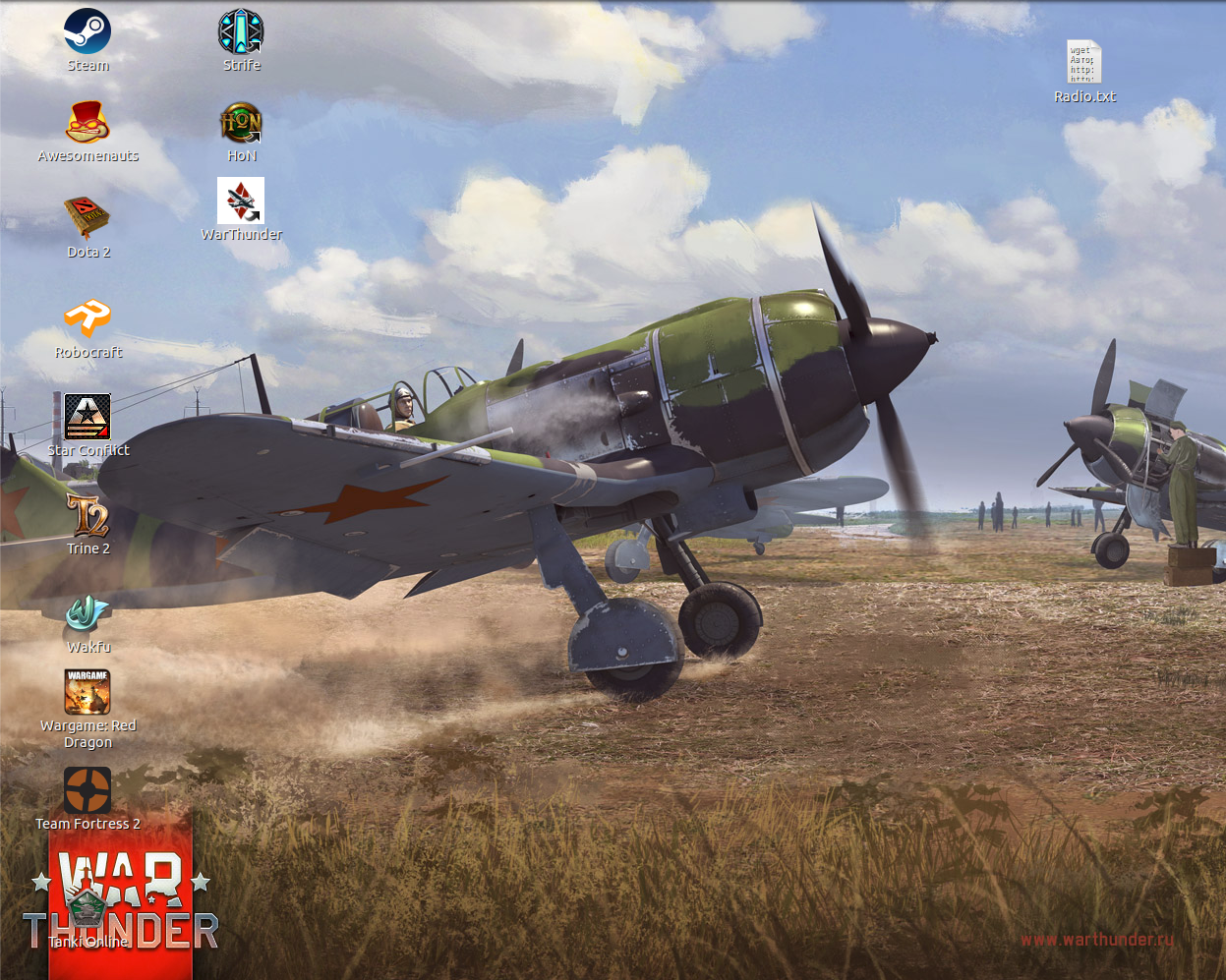Image resolution: width=1226 pixels, height=980 pixels.
Task: Select the Wargame: Red Dragon icon
Action: [x=88, y=693]
